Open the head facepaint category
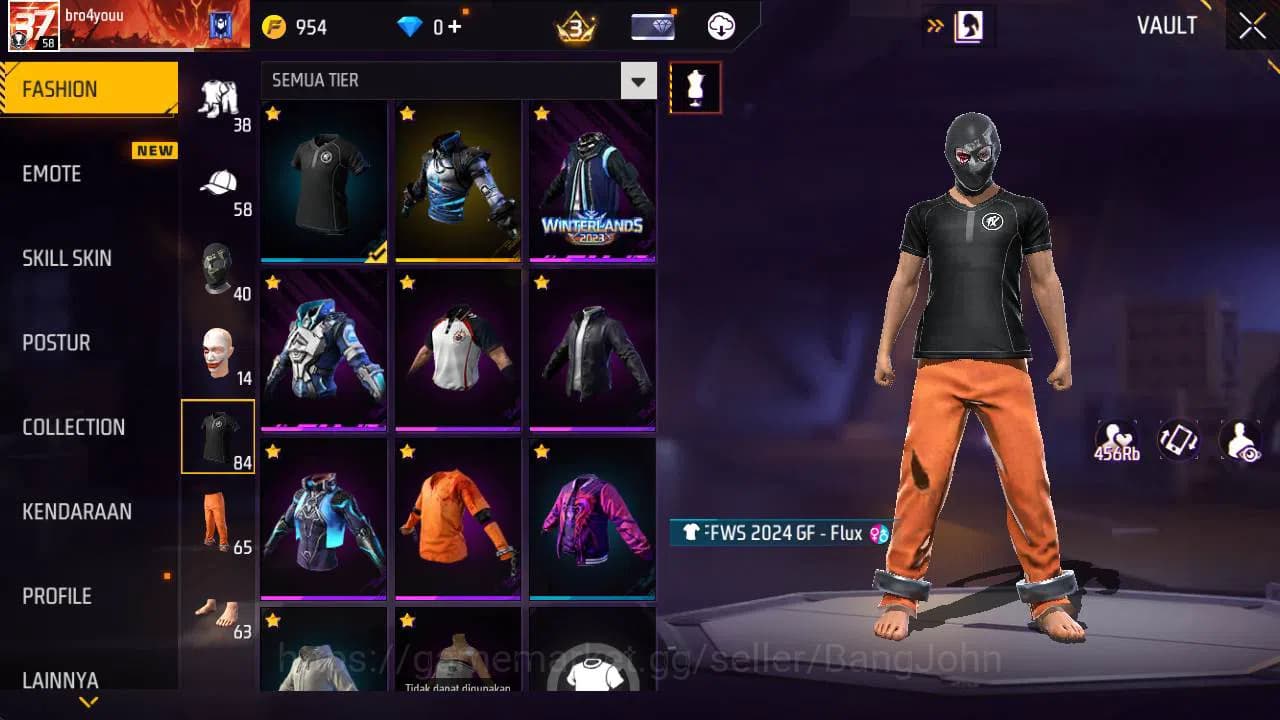The height and width of the screenshot is (720, 1280). tap(218, 352)
